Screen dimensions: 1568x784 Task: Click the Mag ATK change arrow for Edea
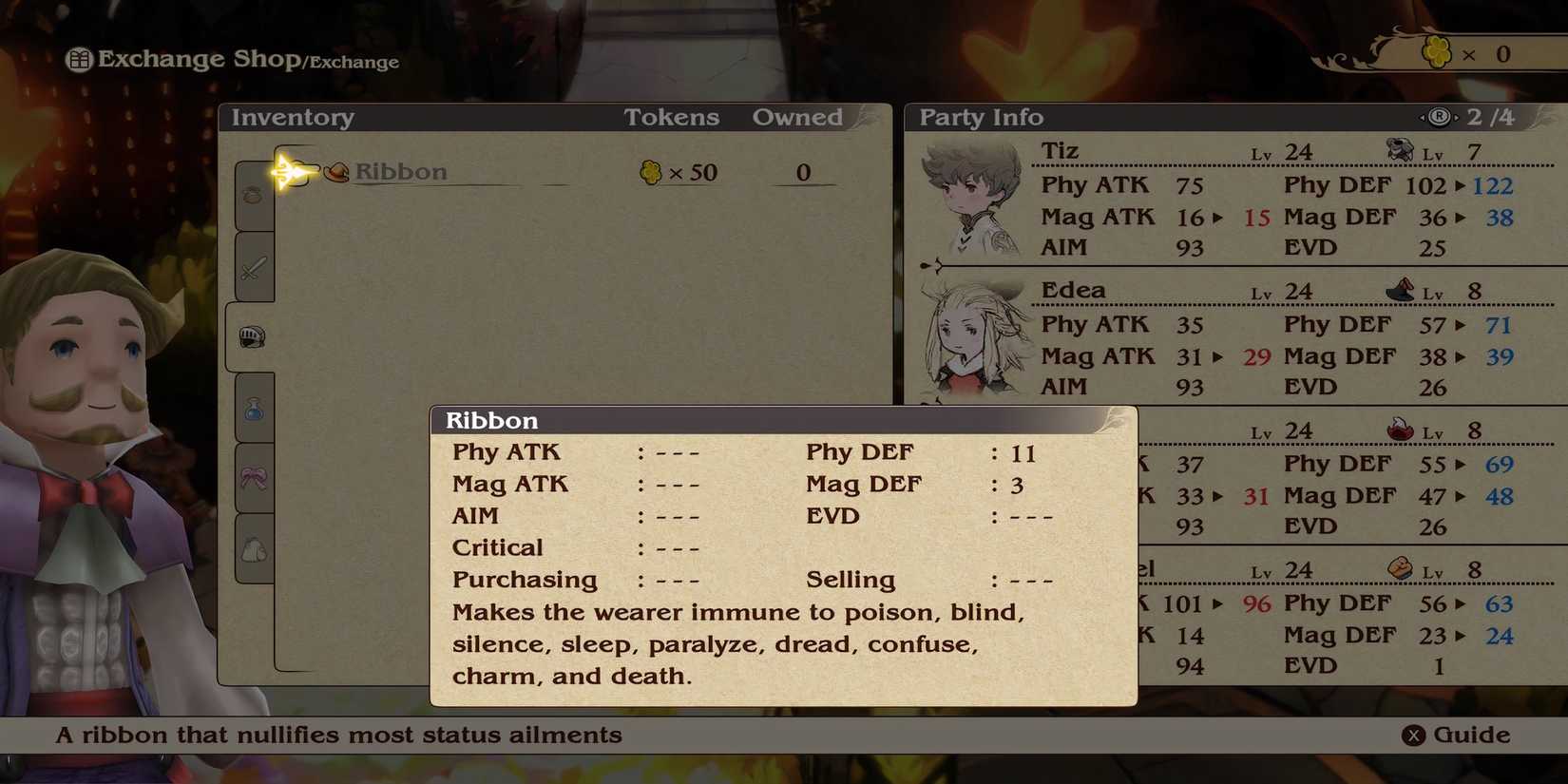coord(1215,357)
